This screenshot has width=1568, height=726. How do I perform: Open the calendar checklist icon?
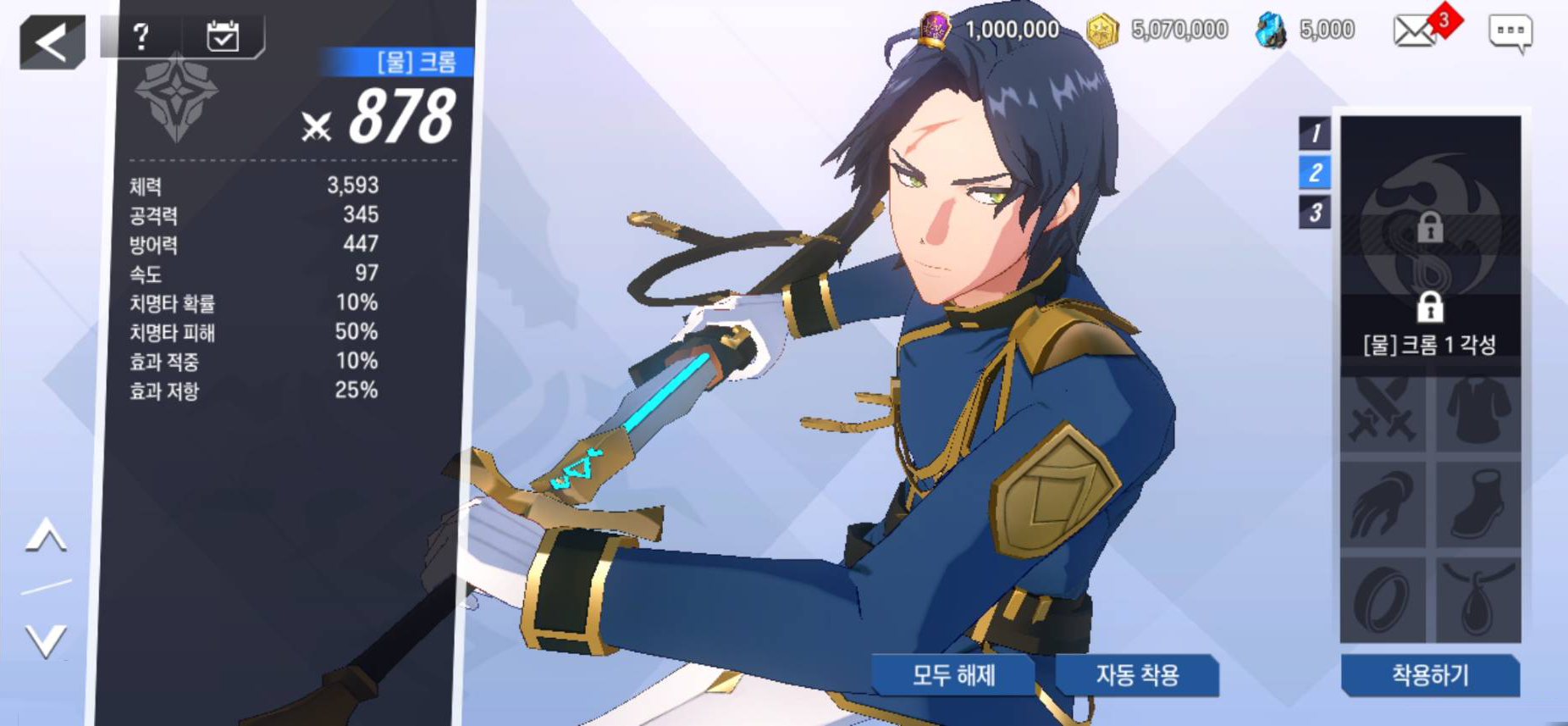pos(223,36)
